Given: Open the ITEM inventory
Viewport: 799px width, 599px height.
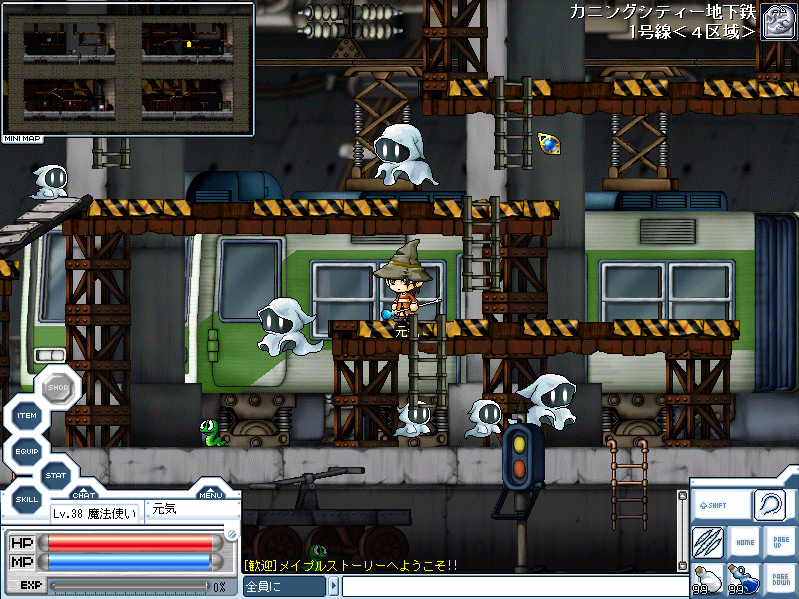Looking at the screenshot, I should click(27, 416).
